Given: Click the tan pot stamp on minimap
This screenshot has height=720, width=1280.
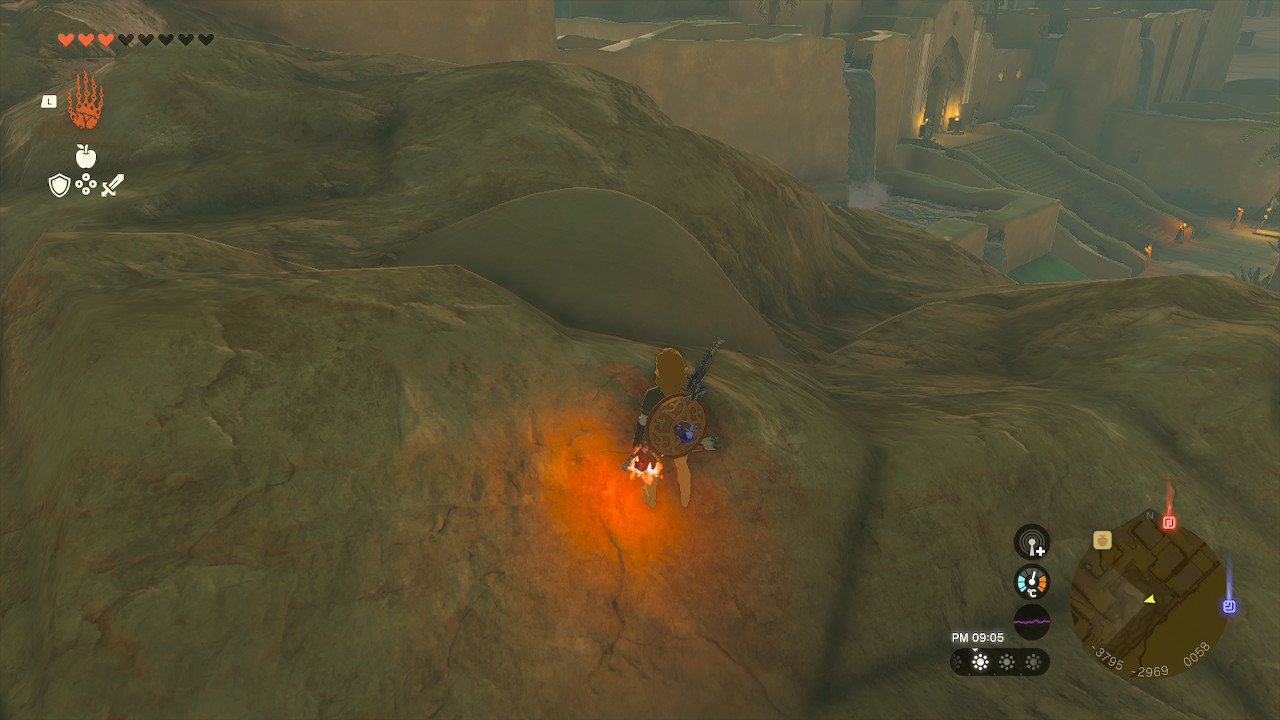Looking at the screenshot, I should (1102, 540).
